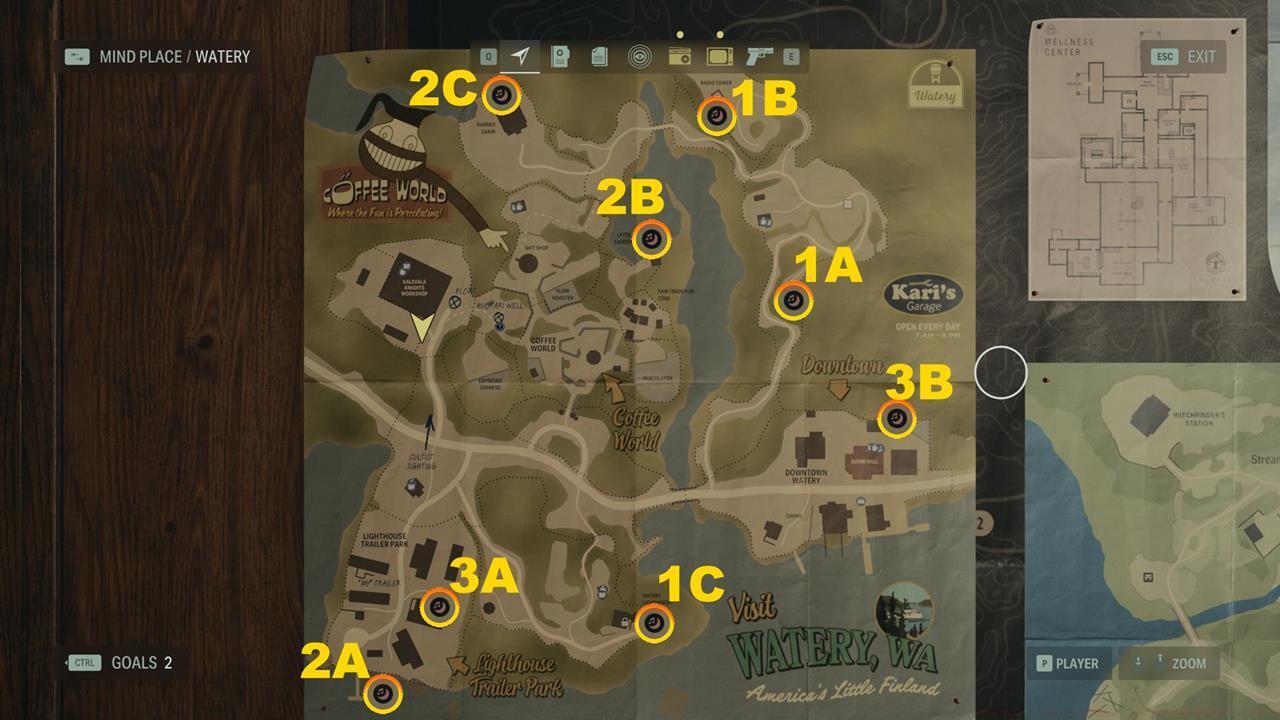The image size is (1280, 720).
Task: Click the Q previous-tab key icon
Action: click(x=489, y=57)
